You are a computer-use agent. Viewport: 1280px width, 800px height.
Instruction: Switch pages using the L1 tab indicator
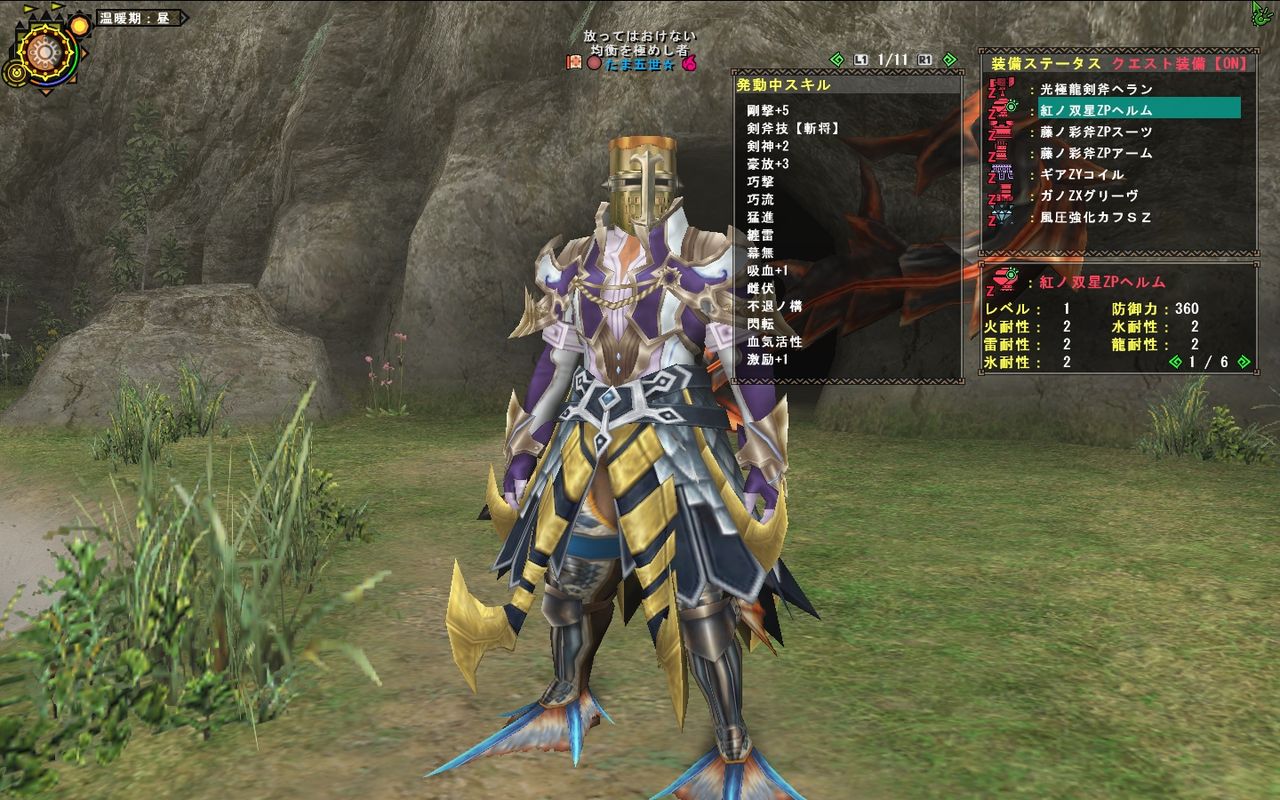click(861, 60)
